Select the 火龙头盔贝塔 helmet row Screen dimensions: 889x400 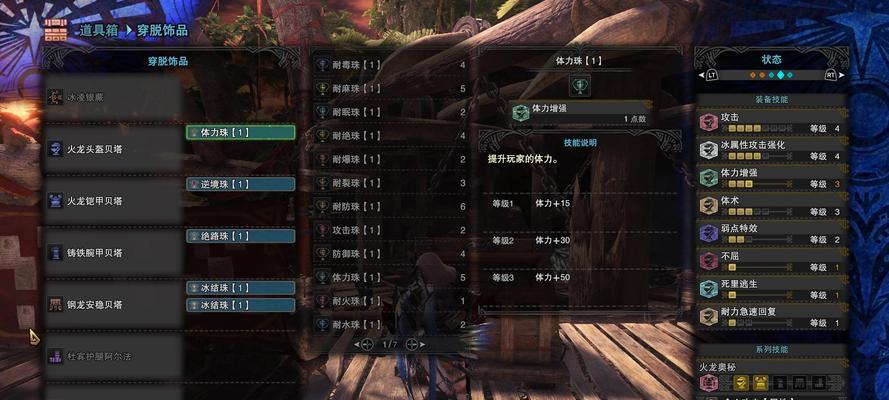click(112, 149)
